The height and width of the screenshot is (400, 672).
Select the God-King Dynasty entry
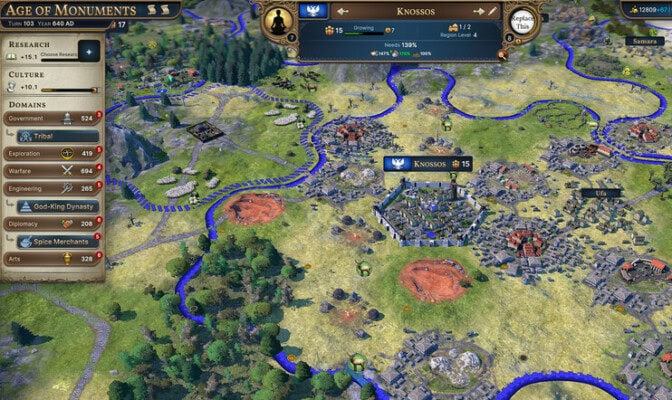coord(60,206)
